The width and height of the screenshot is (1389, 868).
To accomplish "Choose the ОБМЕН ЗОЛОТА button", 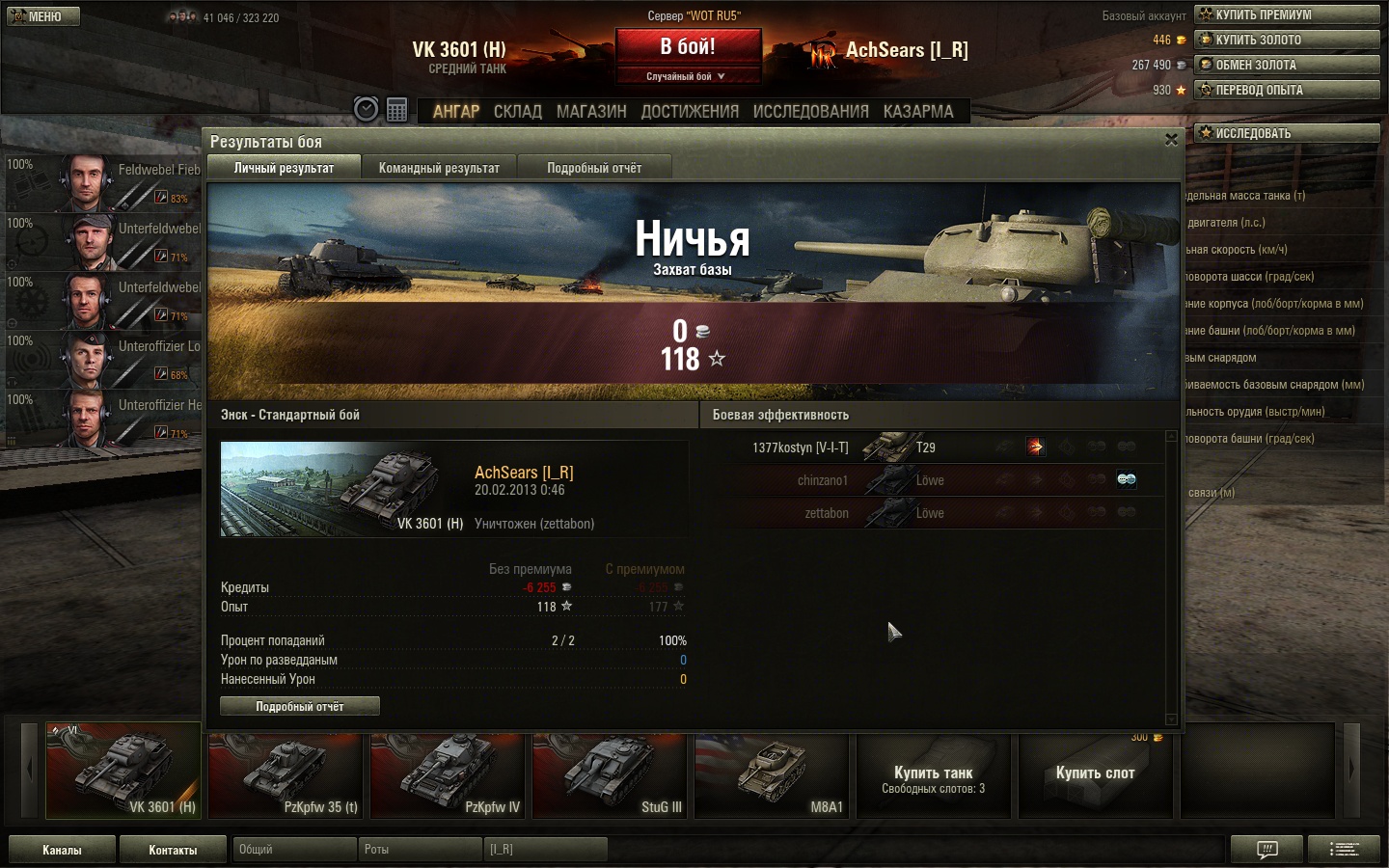I will (1287, 65).
